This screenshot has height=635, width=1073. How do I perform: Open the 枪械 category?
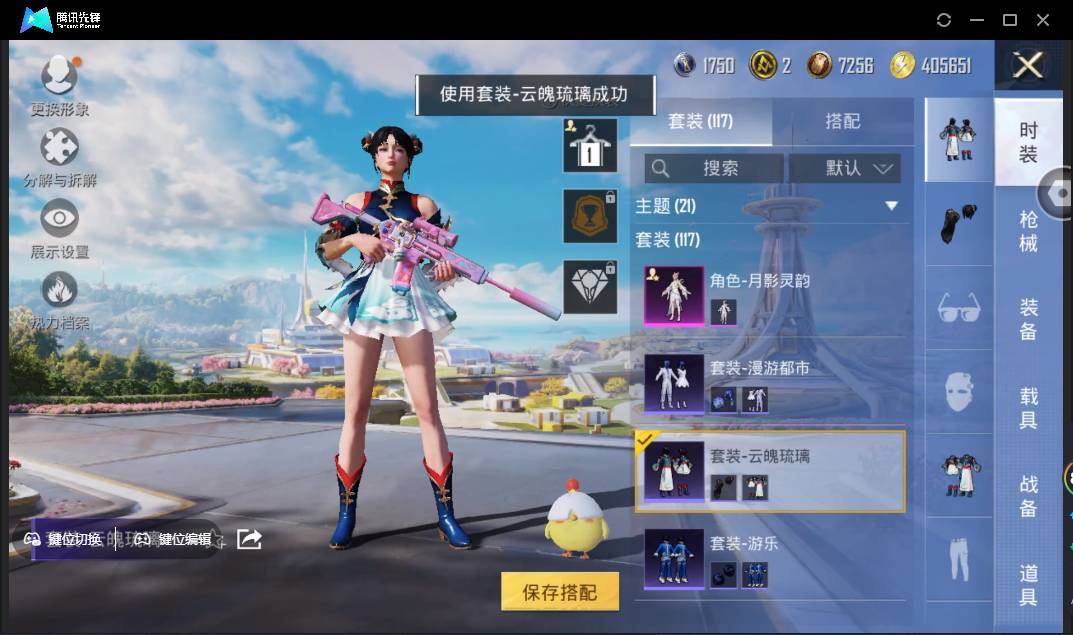click(x=1028, y=231)
